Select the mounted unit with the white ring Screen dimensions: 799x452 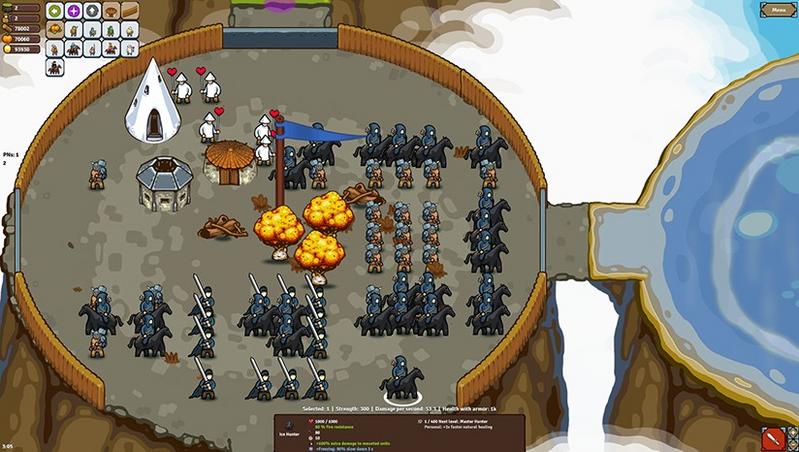pos(400,378)
